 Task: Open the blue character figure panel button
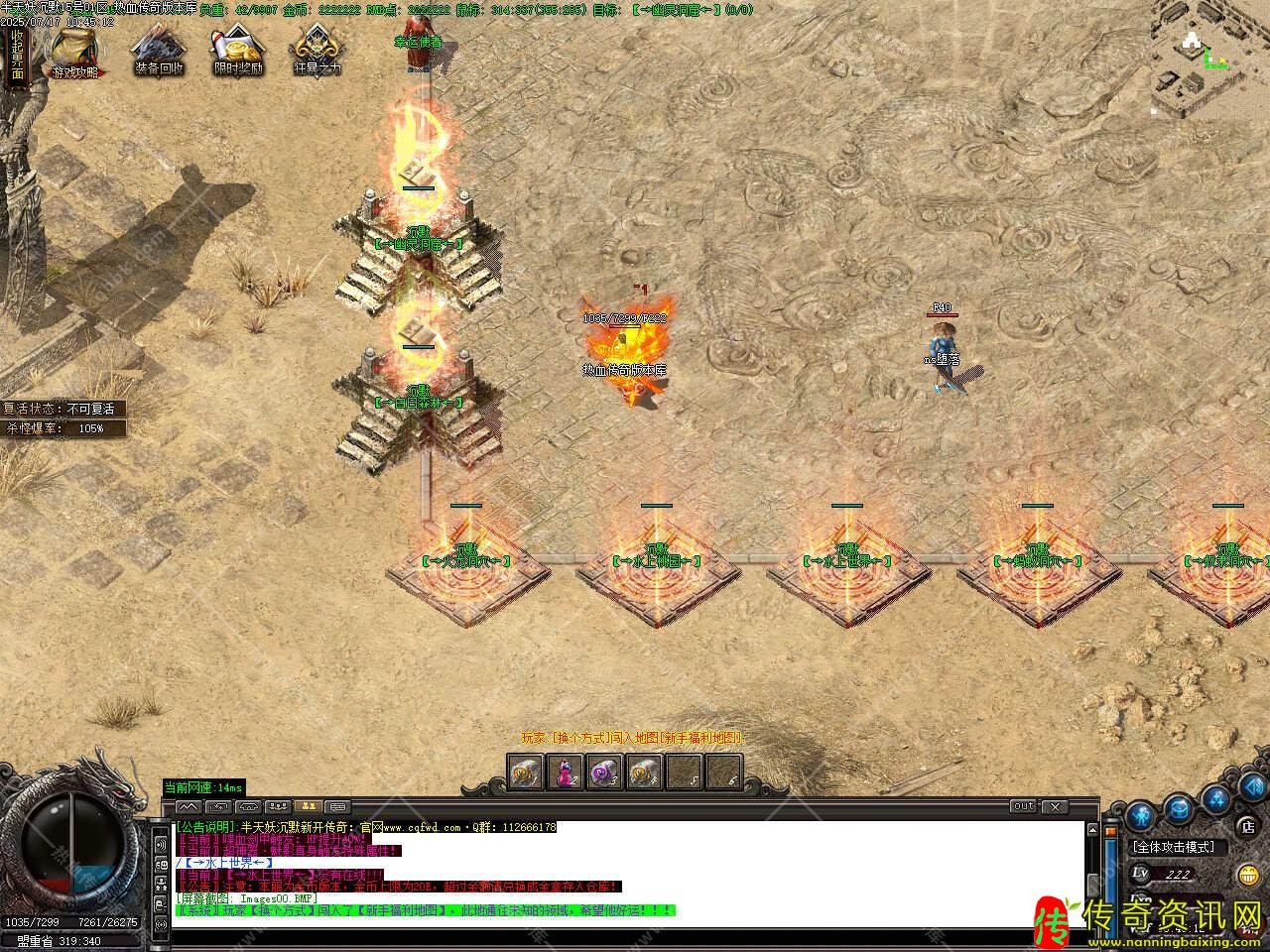pyautogui.click(x=1139, y=815)
